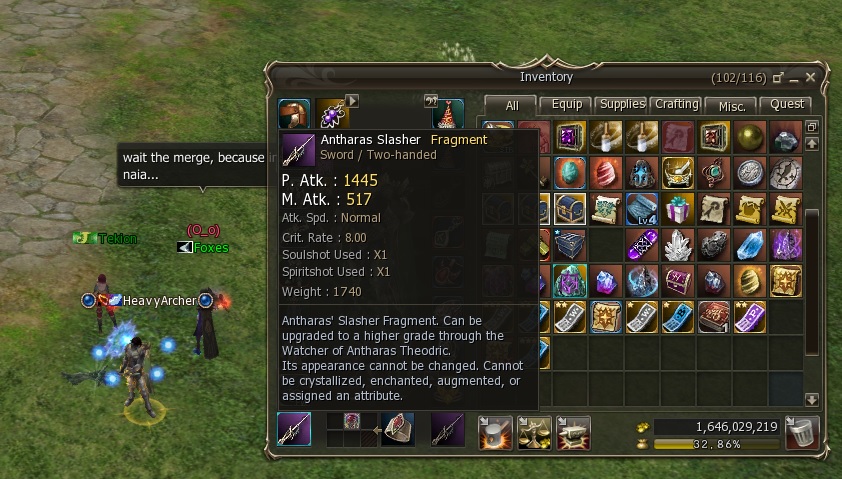Close the Inventory window
The width and height of the screenshot is (842, 479).
pyautogui.click(x=811, y=77)
